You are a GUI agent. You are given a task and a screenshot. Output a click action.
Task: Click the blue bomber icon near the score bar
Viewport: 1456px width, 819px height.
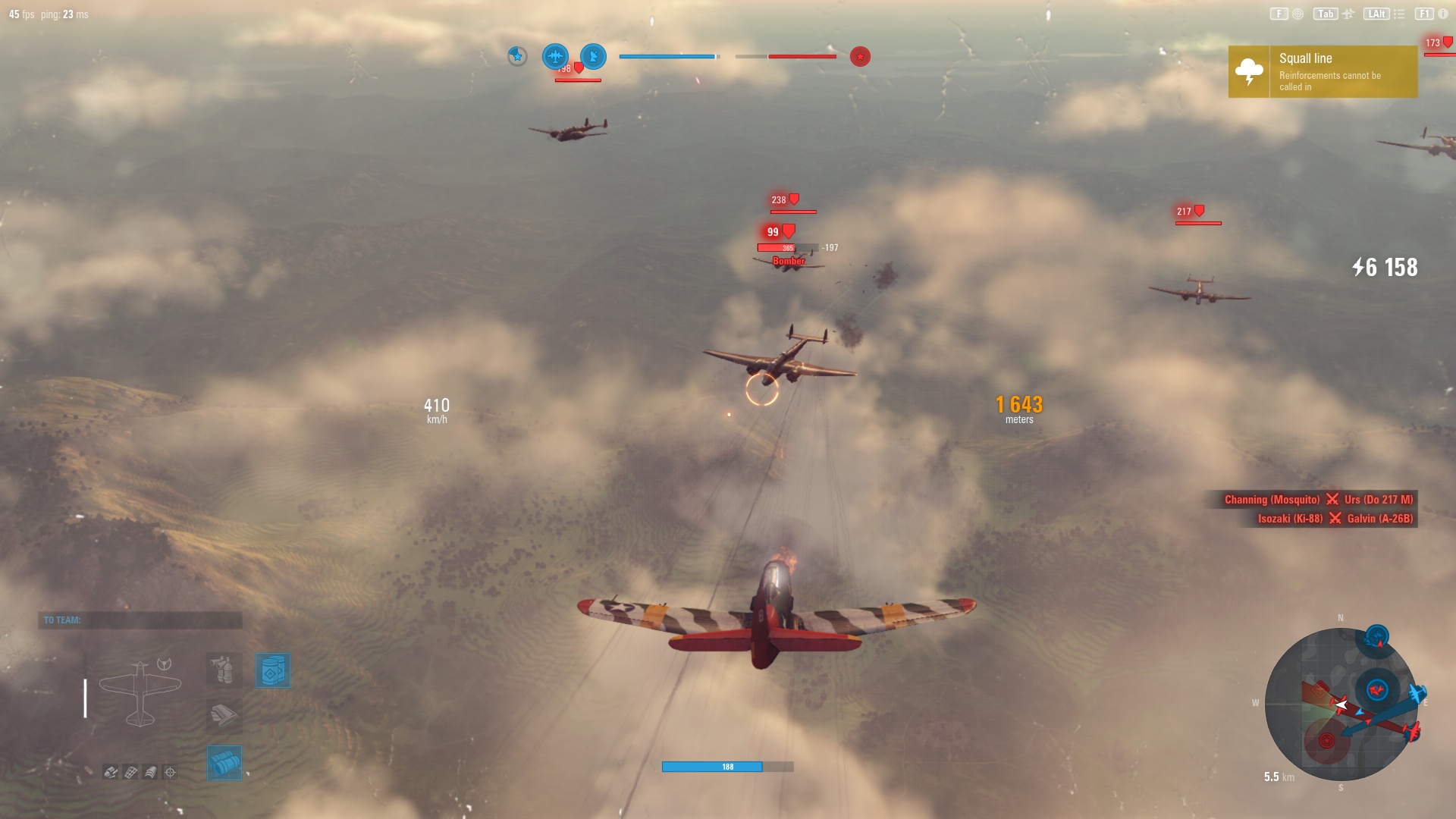pos(556,56)
